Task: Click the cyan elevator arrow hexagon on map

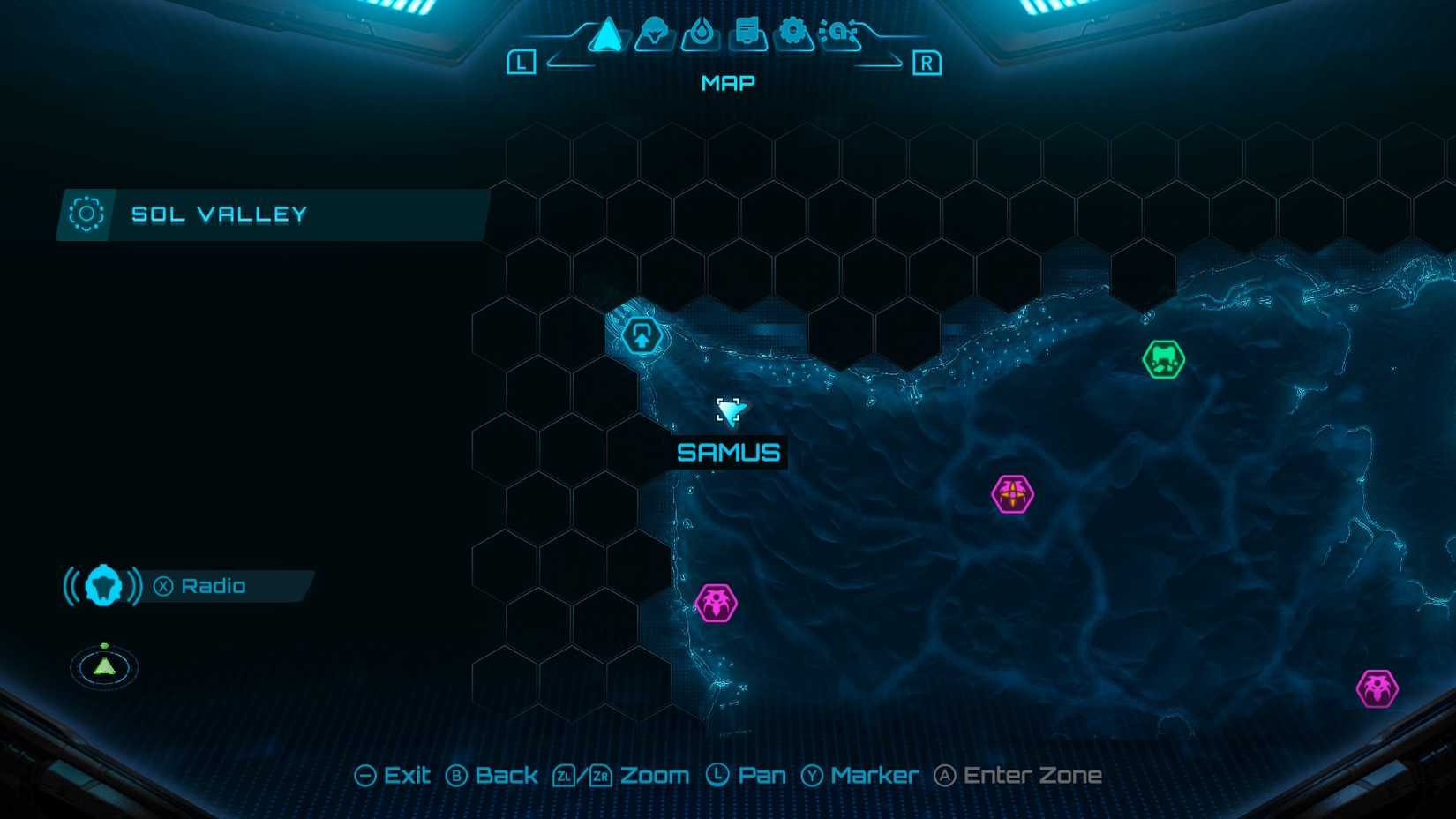Action: [642, 334]
